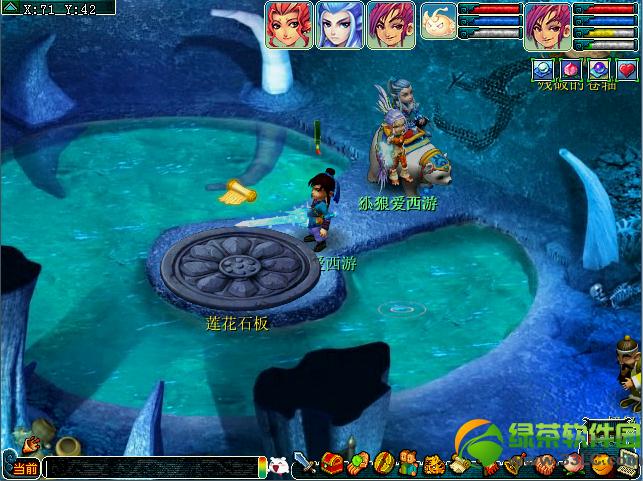This screenshot has height=481, width=643.
Task: Type in the chat input box
Action: 150,468
